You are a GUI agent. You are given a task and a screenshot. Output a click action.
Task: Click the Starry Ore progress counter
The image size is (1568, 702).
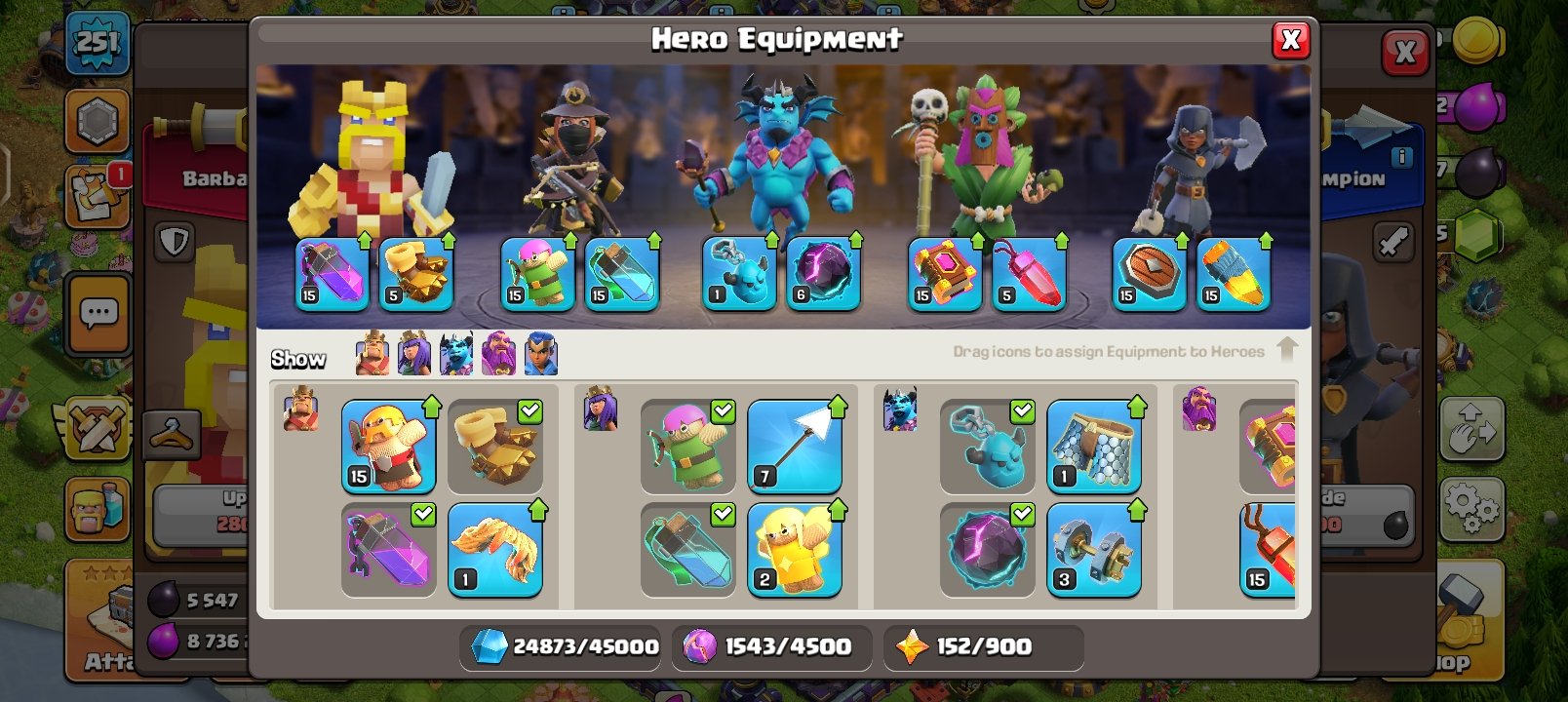pyautogui.click(x=983, y=645)
